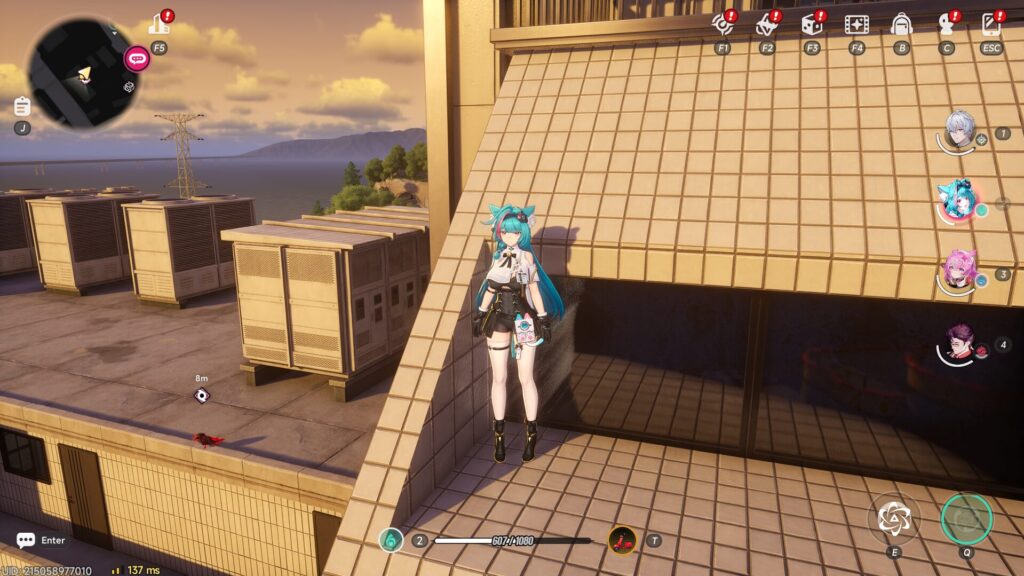This screenshot has height=576, width=1024.
Task: Open the dice icon menu
Action: pyautogui.click(x=811, y=24)
